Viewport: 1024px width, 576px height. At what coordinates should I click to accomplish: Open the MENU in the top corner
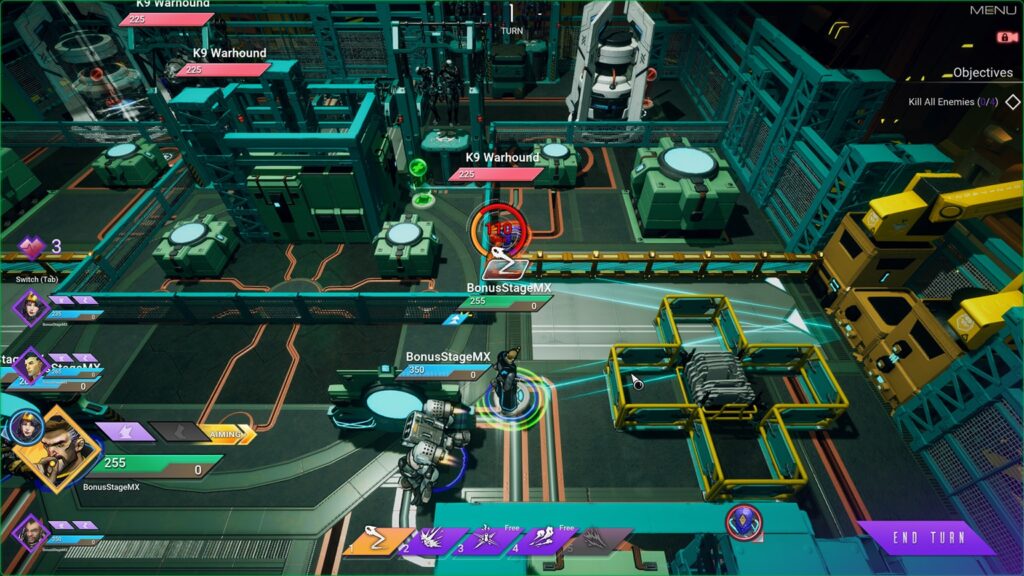click(993, 10)
